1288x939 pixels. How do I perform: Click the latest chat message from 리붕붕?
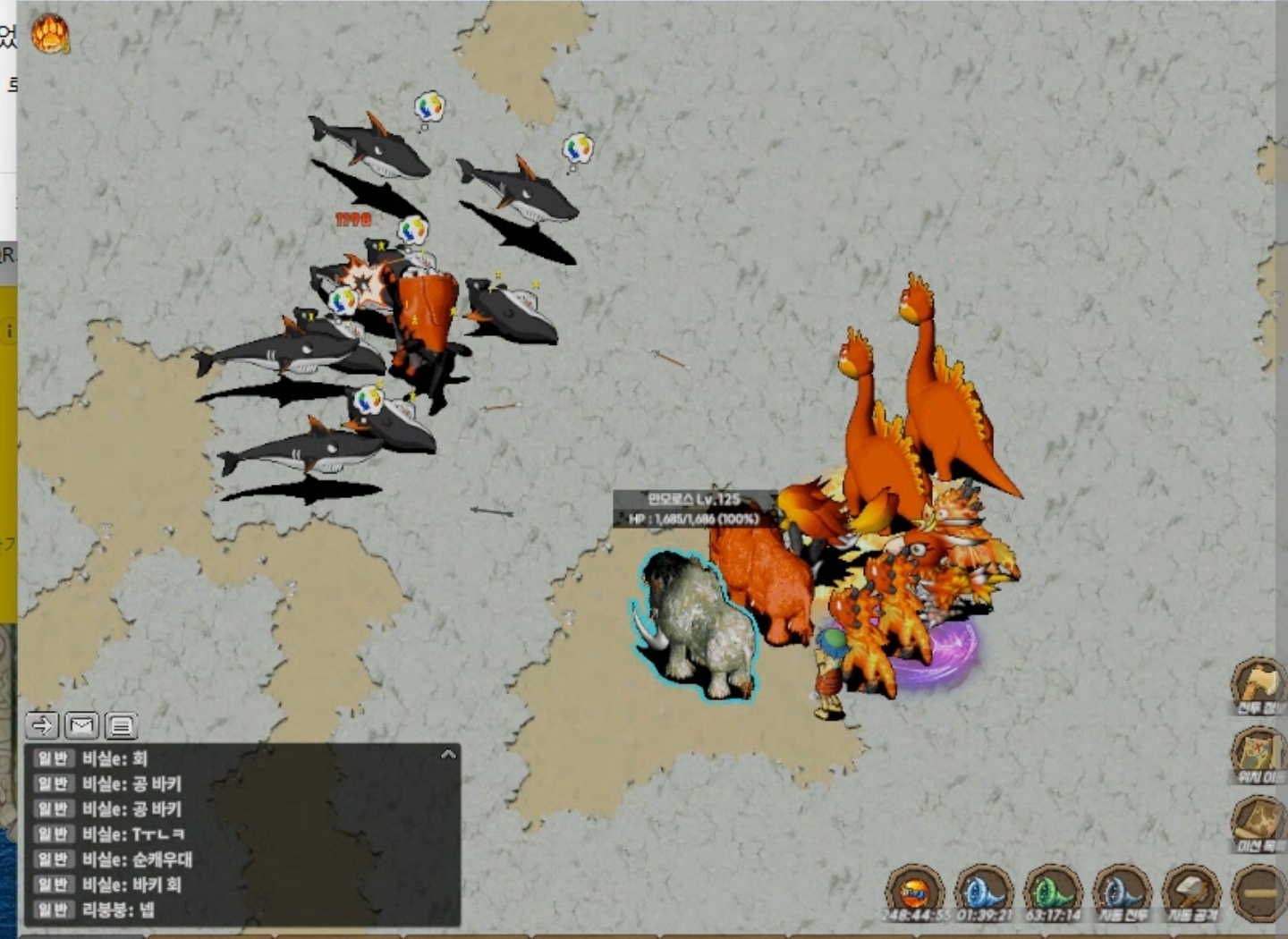point(118,910)
